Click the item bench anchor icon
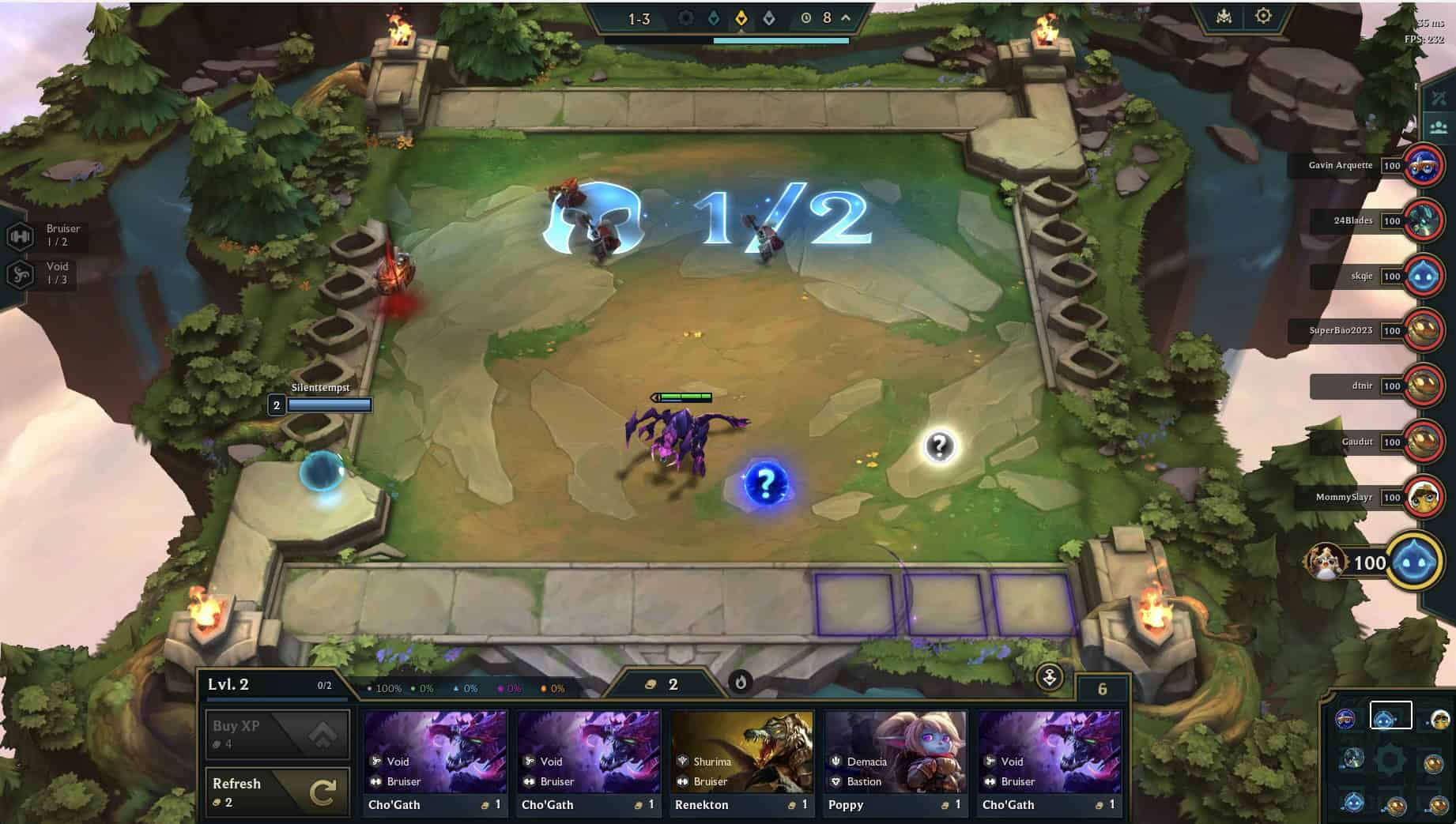Viewport: 1456px width, 824px height. (1051, 679)
